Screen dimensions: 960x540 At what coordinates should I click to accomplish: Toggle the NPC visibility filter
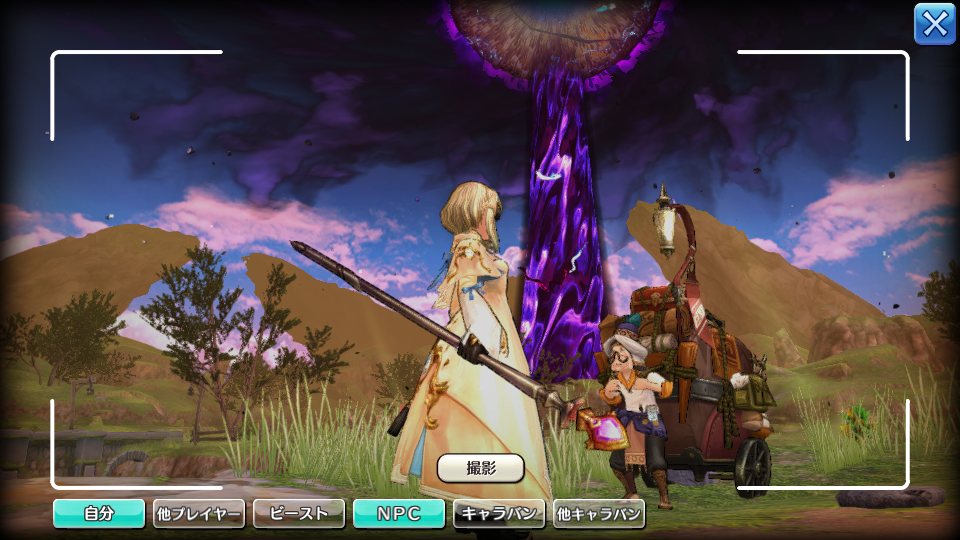click(398, 514)
